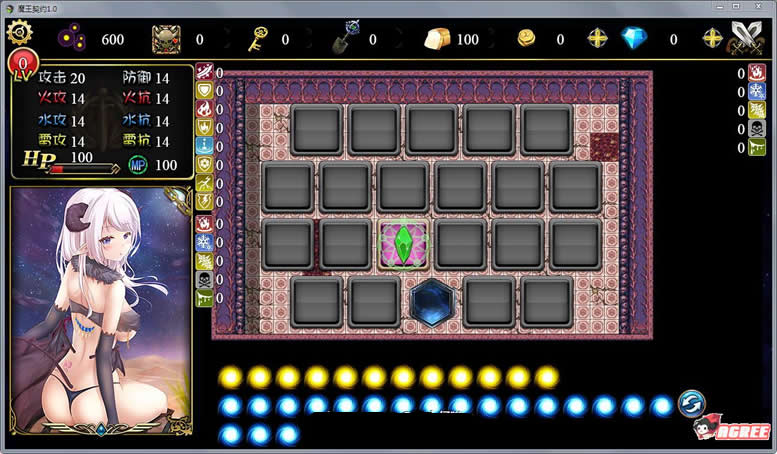Select the green crystal tile on the board

tap(404, 244)
